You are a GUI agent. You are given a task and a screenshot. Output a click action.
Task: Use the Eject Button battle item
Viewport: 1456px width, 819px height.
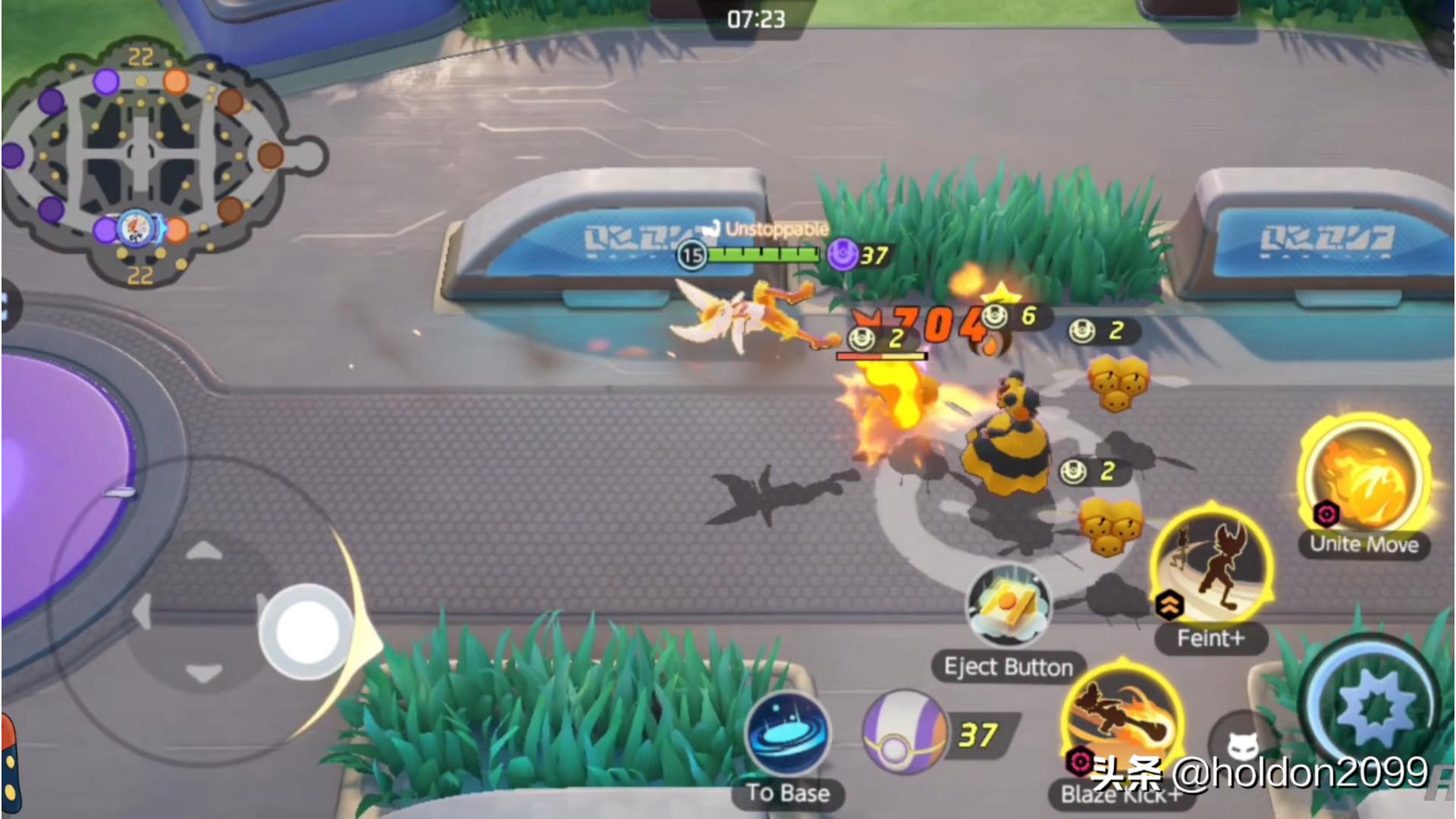coord(1008,607)
